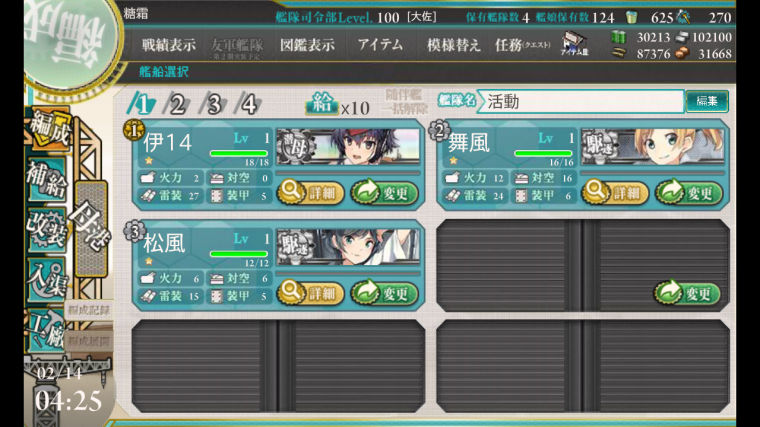Switch to fleet tab 2
760x427 pixels.
point(177,103)
